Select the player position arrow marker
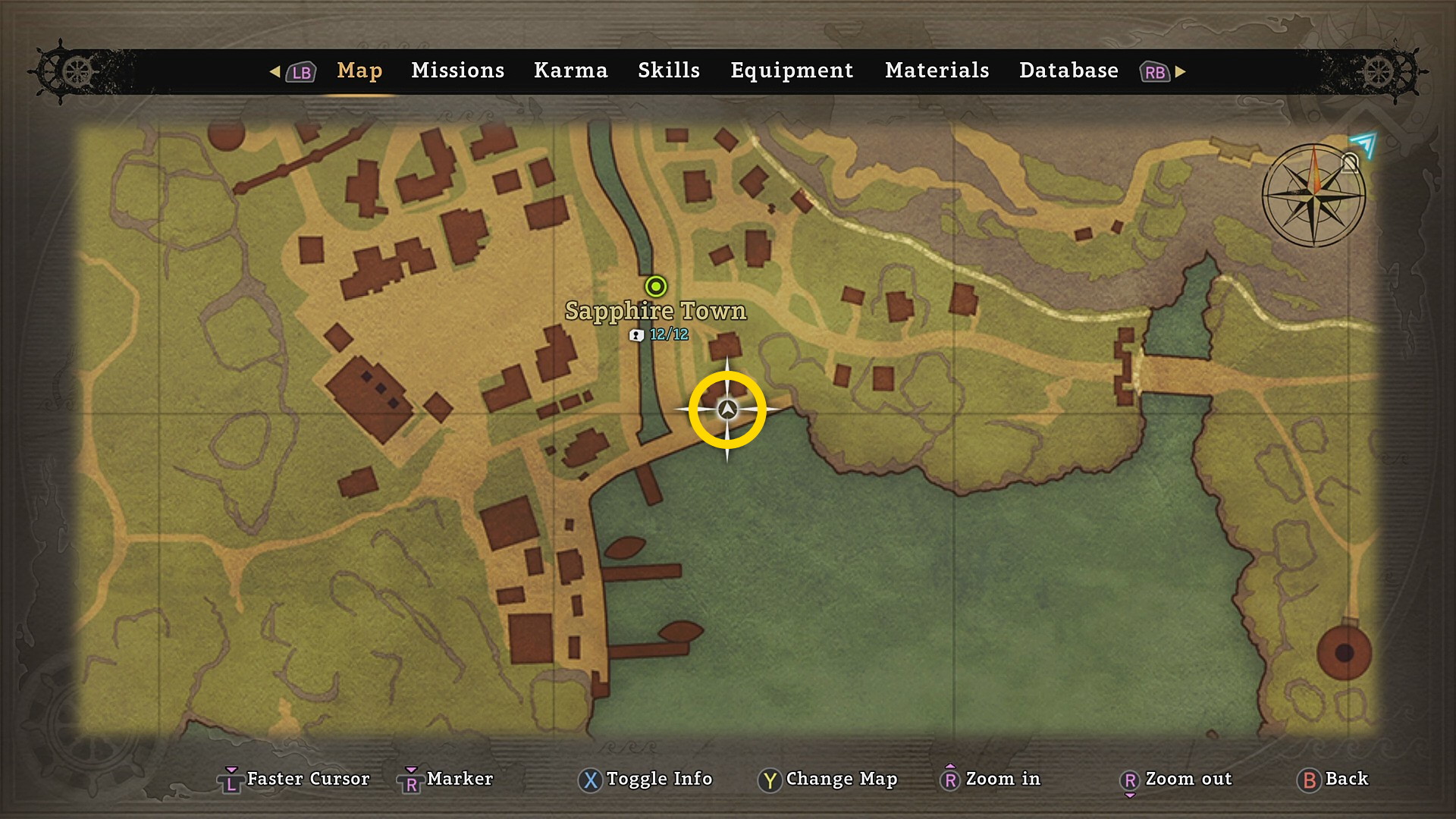Screen dimensions: 1456x819 (x=727, y=410)
